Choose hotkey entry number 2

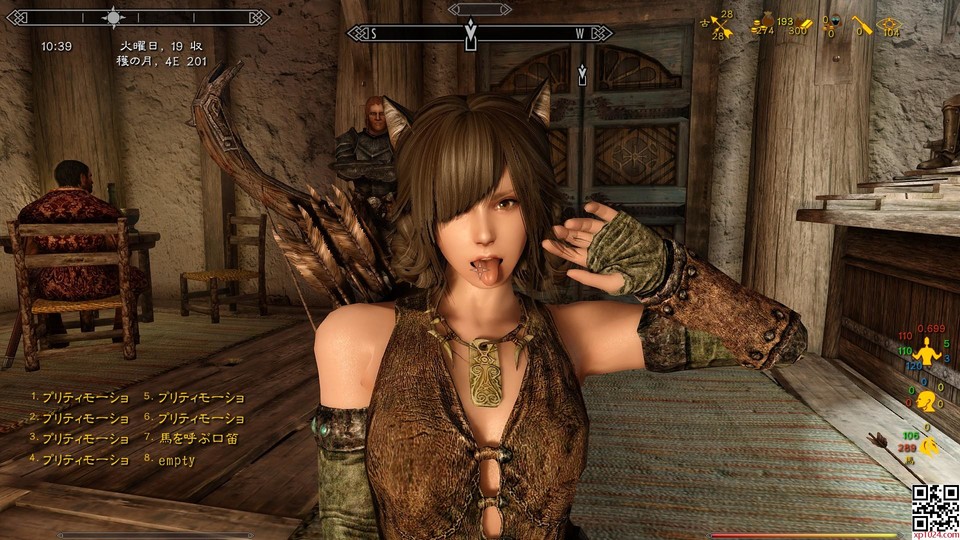click(86, 419)
